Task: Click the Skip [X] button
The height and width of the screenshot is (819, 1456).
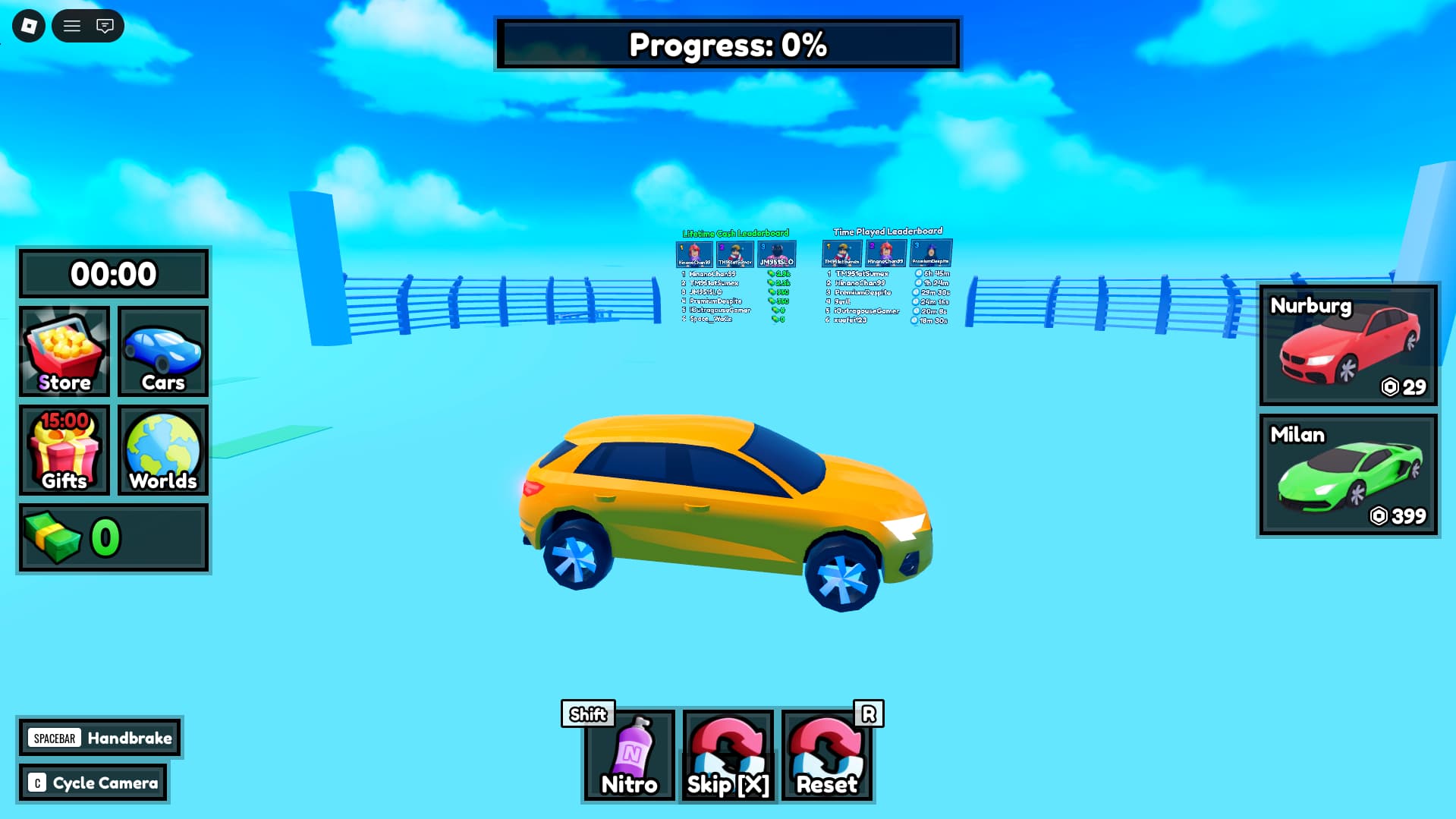Action: tap(728, 755)
